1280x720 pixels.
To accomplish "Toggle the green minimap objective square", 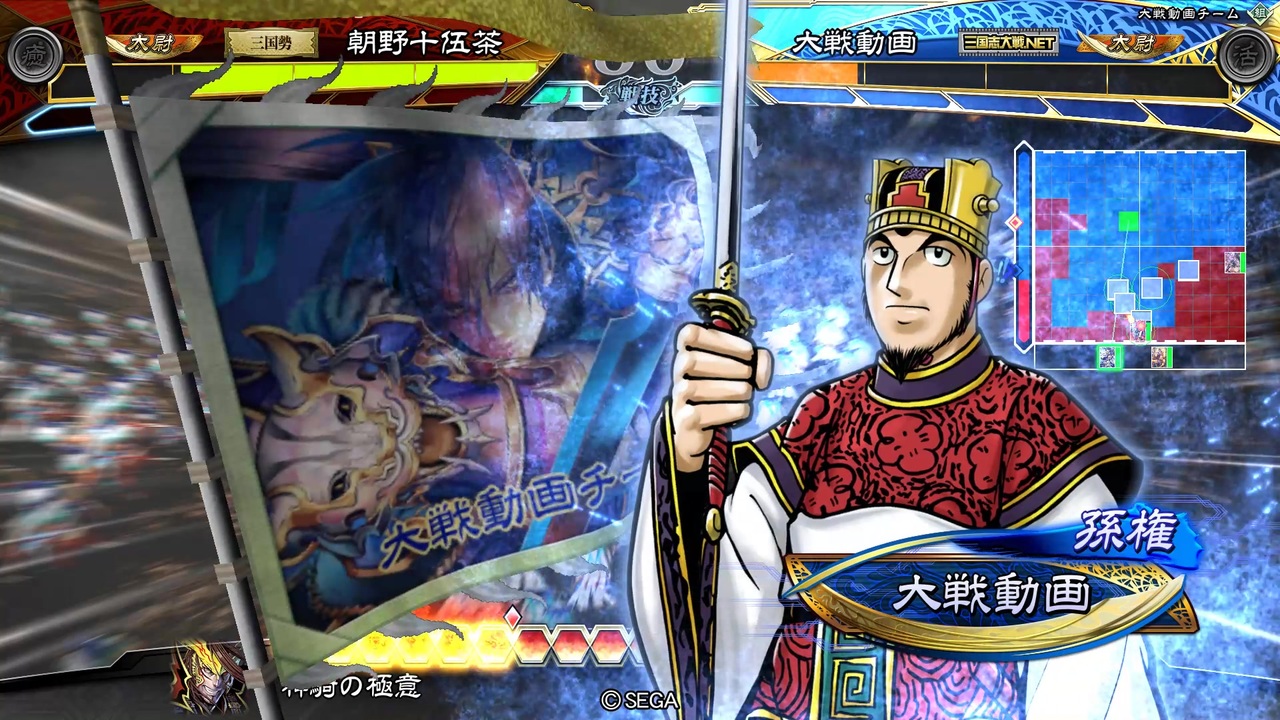I will [x=1128, y=222].
